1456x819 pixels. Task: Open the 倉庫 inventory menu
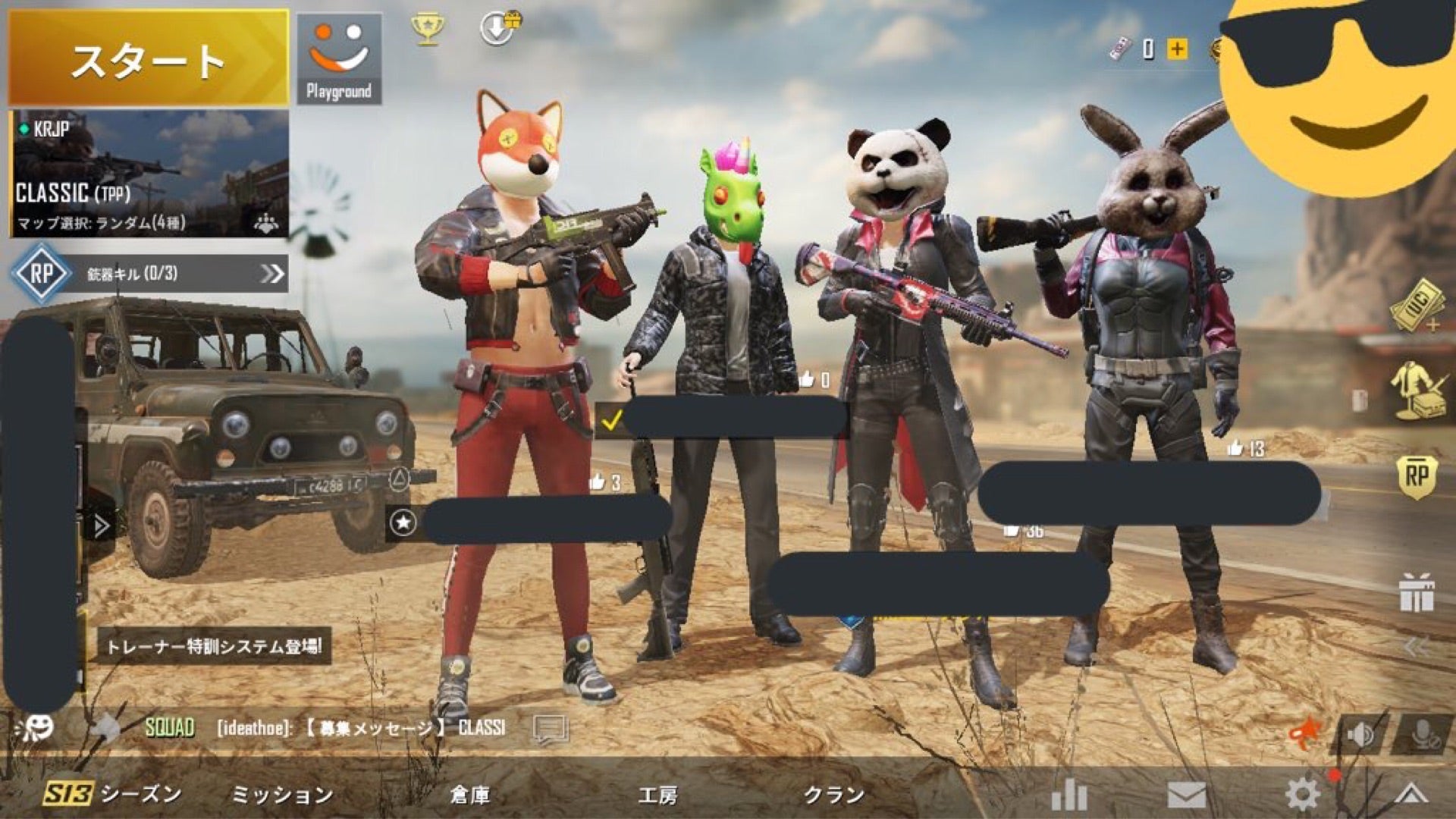(470, 795)
